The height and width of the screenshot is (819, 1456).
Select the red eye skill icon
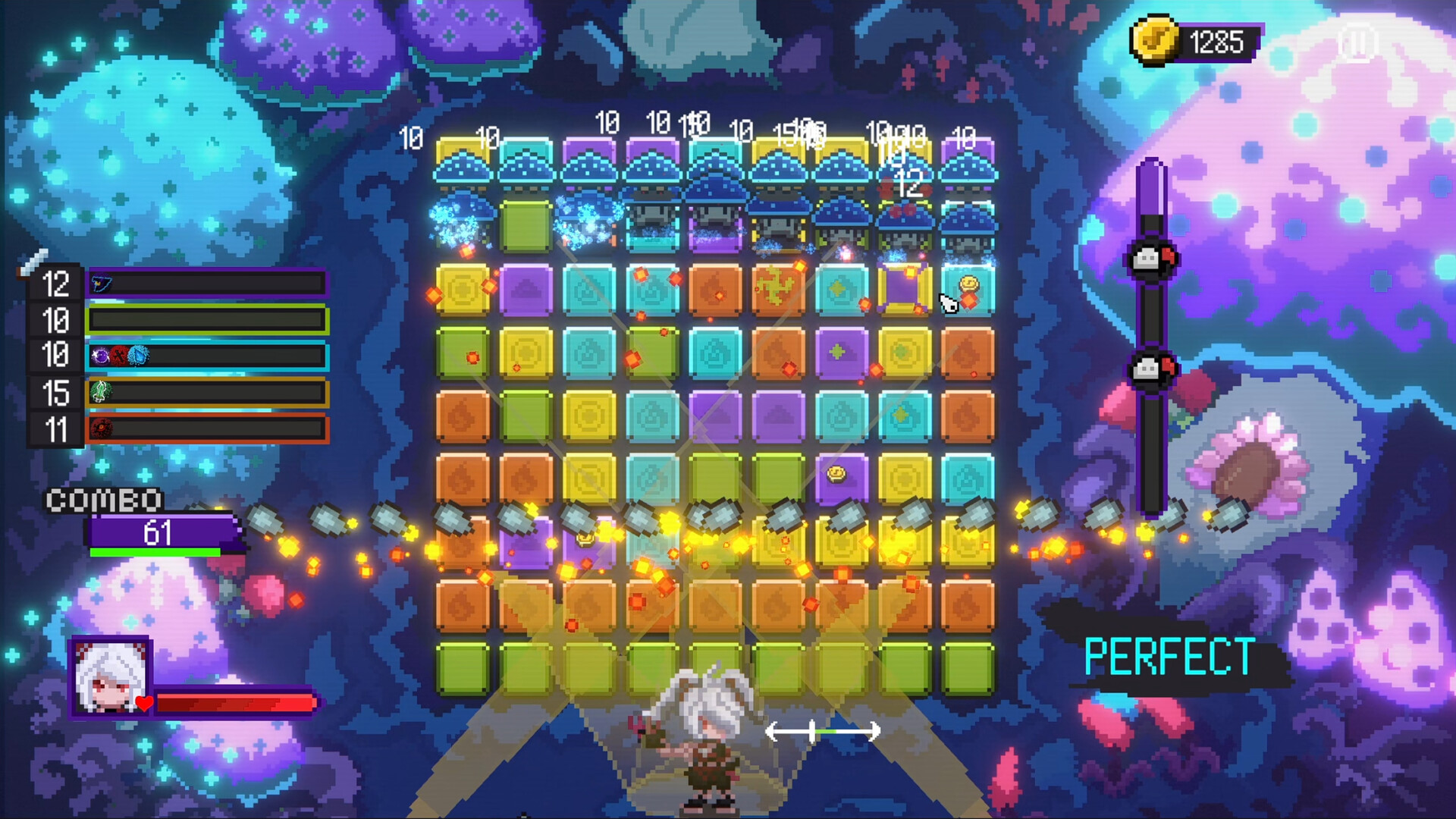102,428
